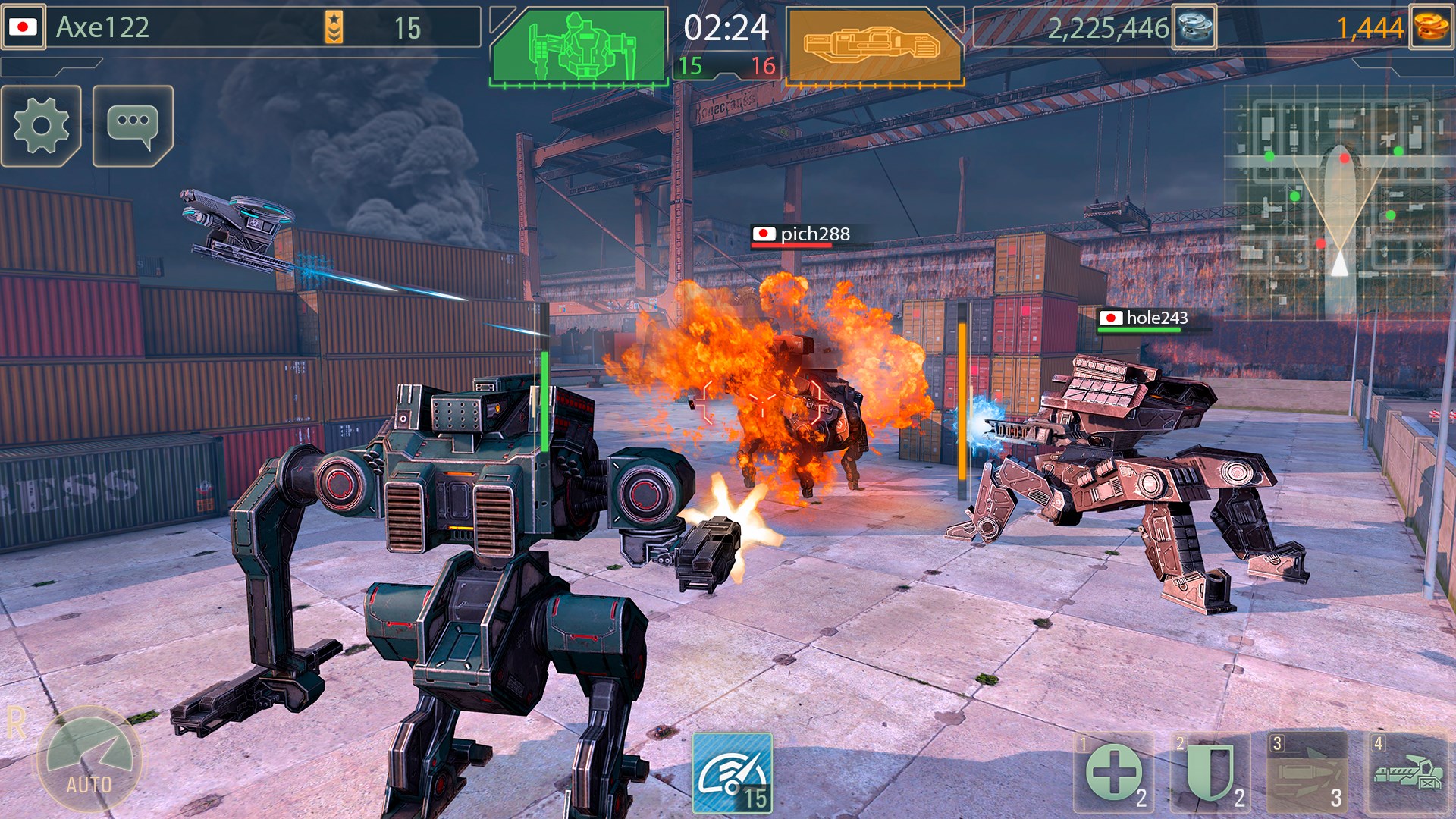Select the weapon swap slot 4
Image resolution: width=1456 pixels, height=819 pixels.
tap(1406, 773)
